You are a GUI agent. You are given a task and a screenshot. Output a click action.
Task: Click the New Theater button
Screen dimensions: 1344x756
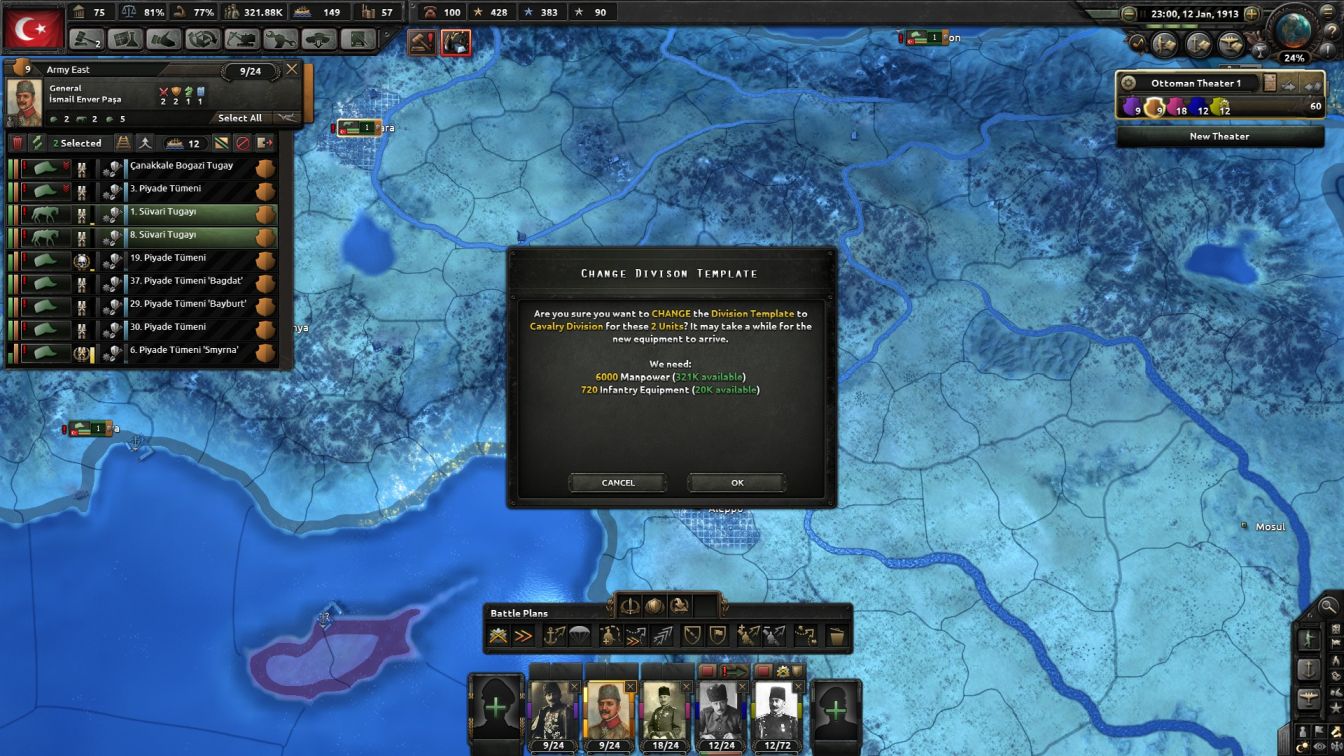click(1219, 136)
